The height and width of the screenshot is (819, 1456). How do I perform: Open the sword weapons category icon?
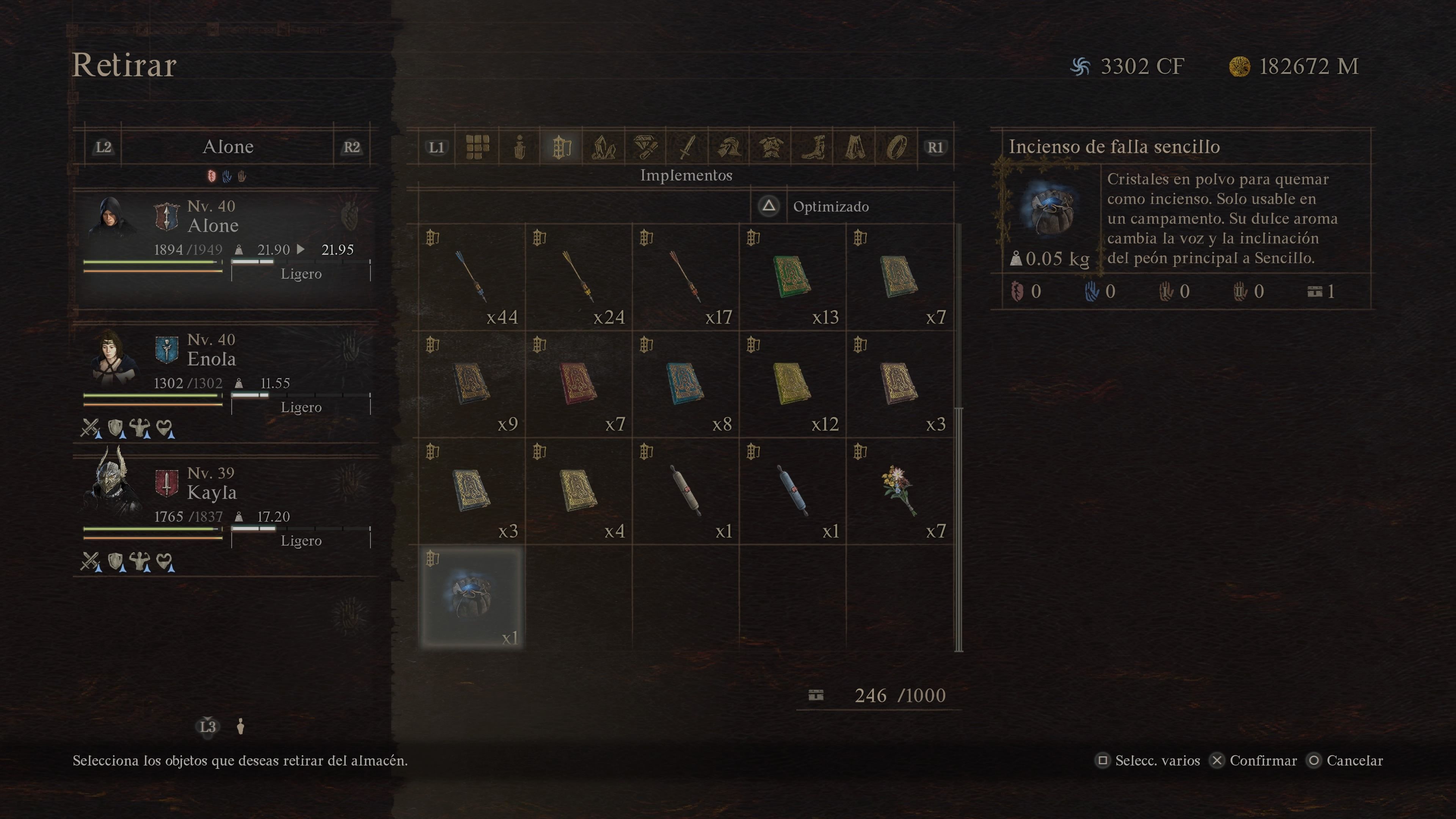(688, 147)
